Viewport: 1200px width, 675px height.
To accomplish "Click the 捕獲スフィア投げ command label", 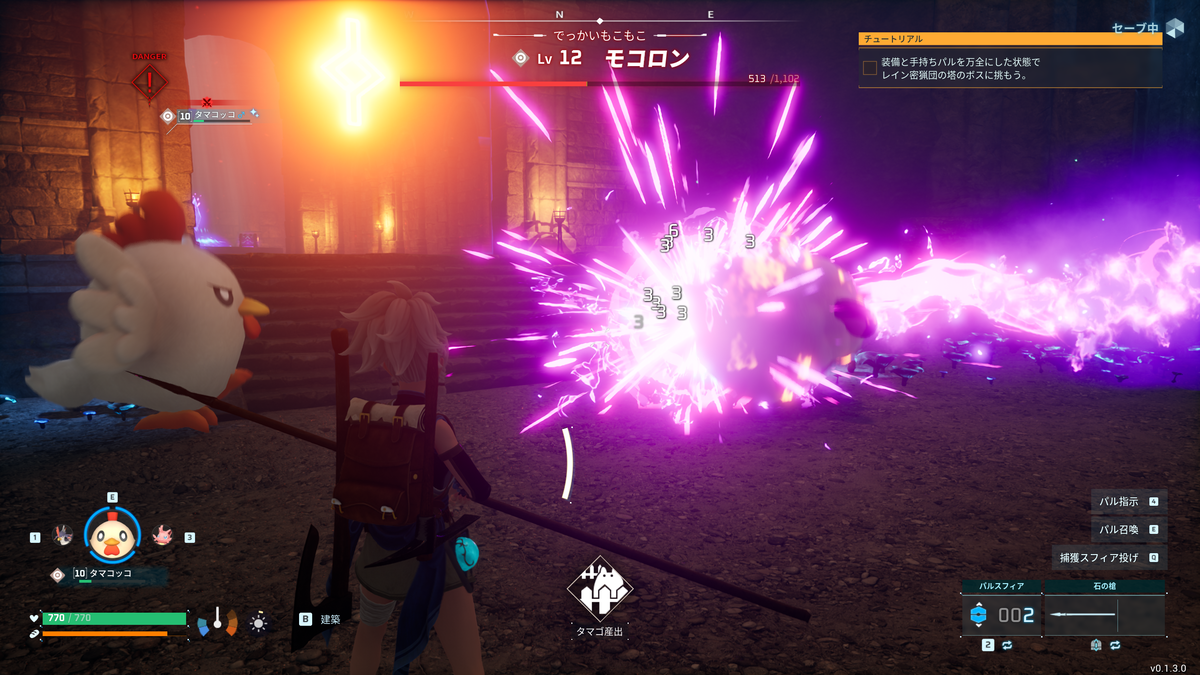I will pos(1100,557).
